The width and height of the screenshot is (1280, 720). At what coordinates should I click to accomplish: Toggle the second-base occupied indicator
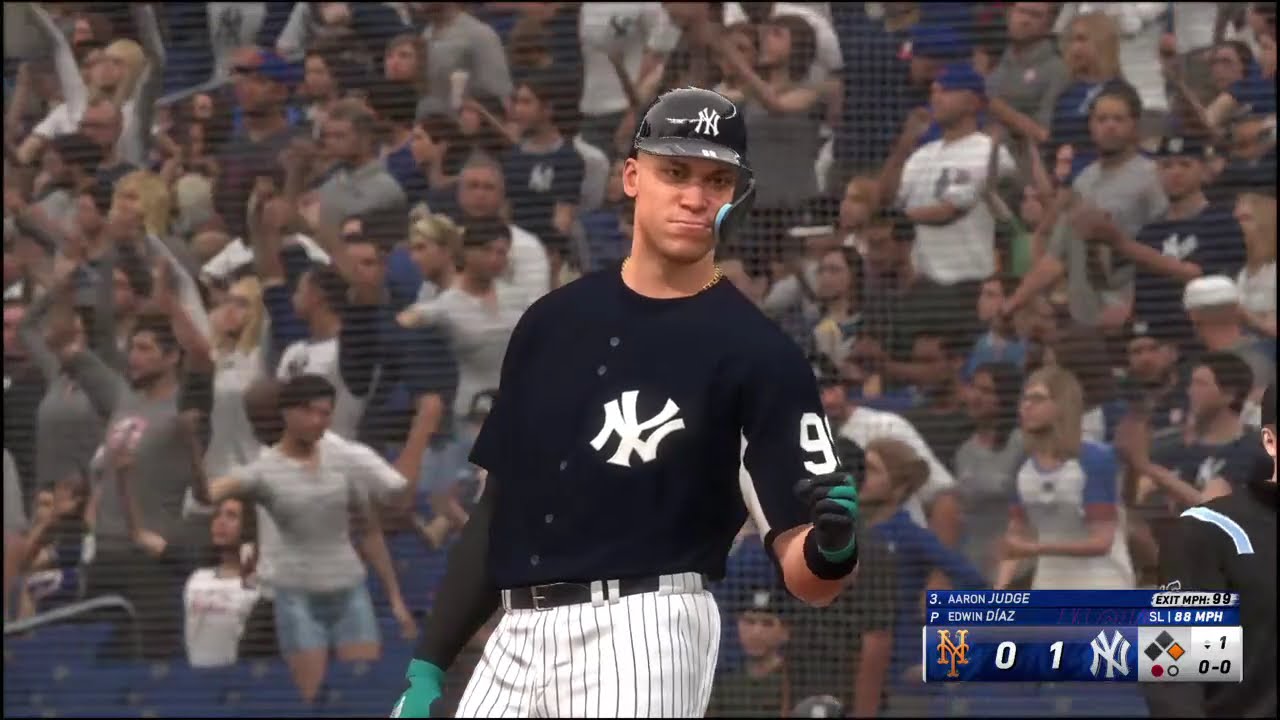tap(1163, 639)
